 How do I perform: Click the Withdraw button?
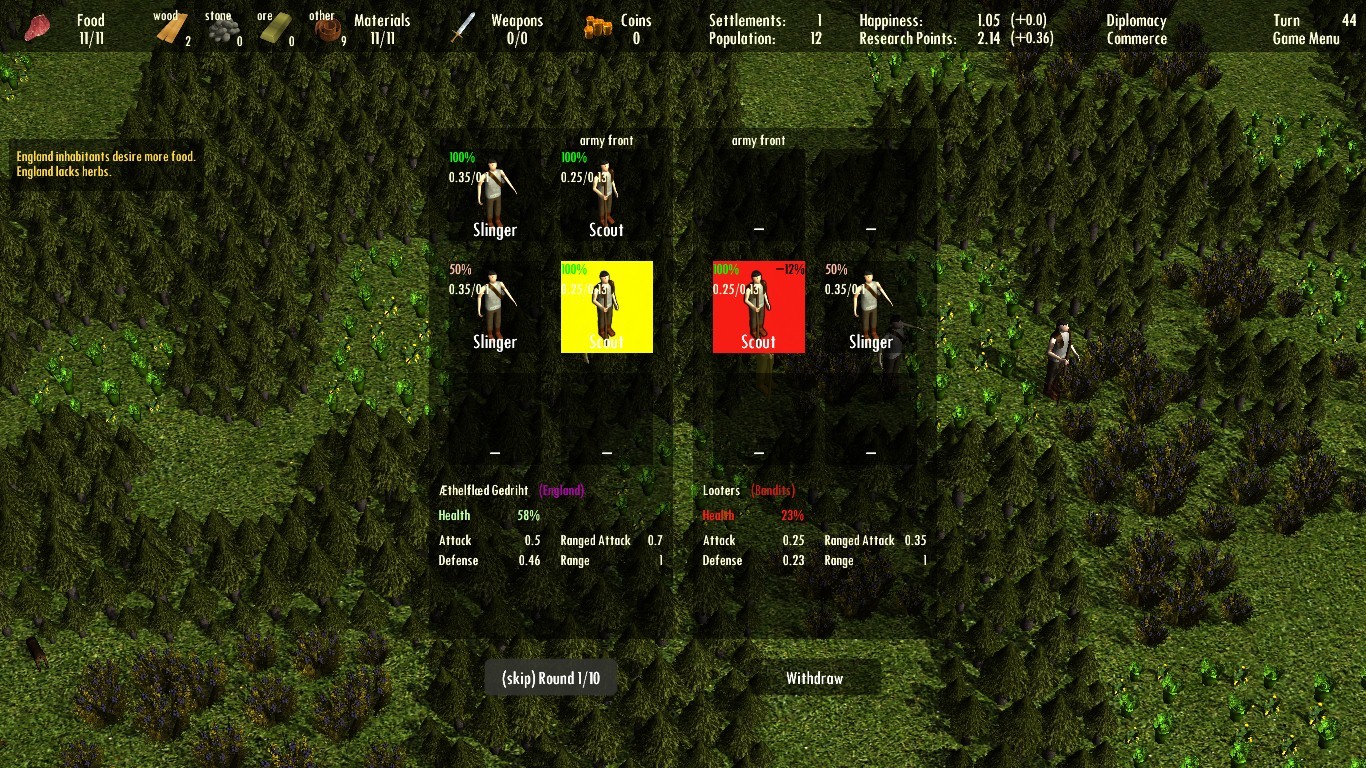point(815,677)
